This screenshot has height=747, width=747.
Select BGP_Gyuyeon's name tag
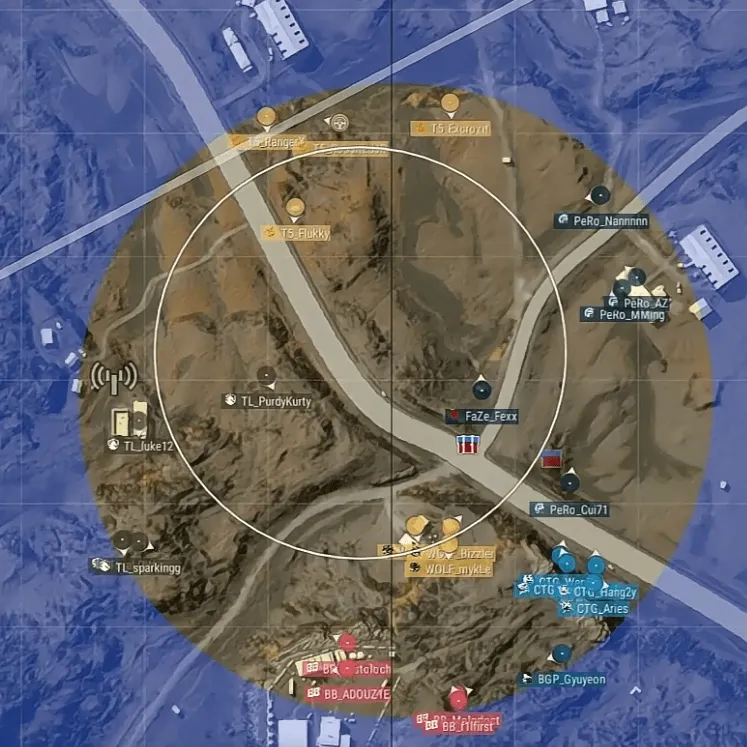pyautogui.click(x=570, y=680)
